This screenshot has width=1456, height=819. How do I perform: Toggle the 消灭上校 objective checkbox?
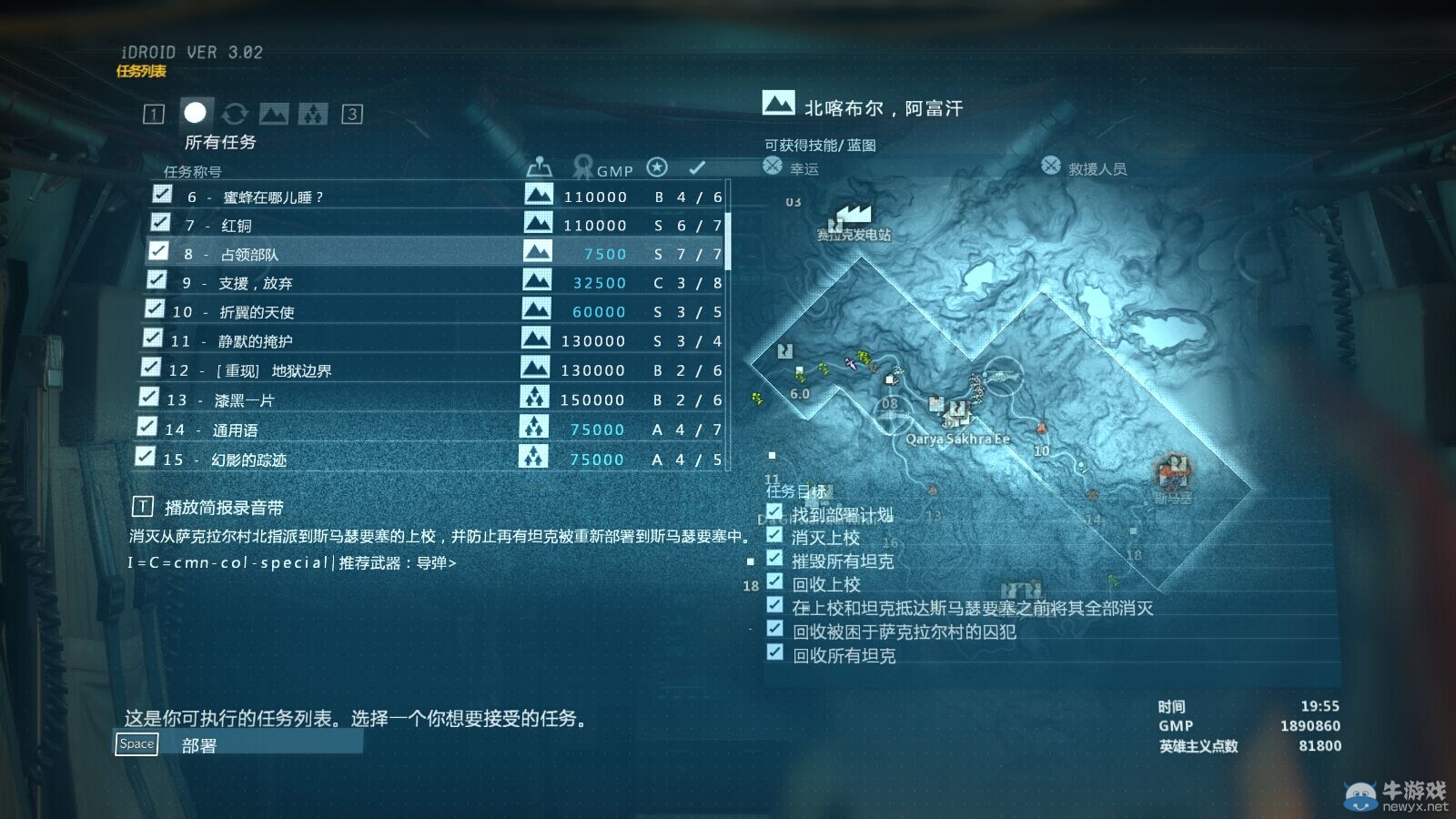tap(776, 538)
